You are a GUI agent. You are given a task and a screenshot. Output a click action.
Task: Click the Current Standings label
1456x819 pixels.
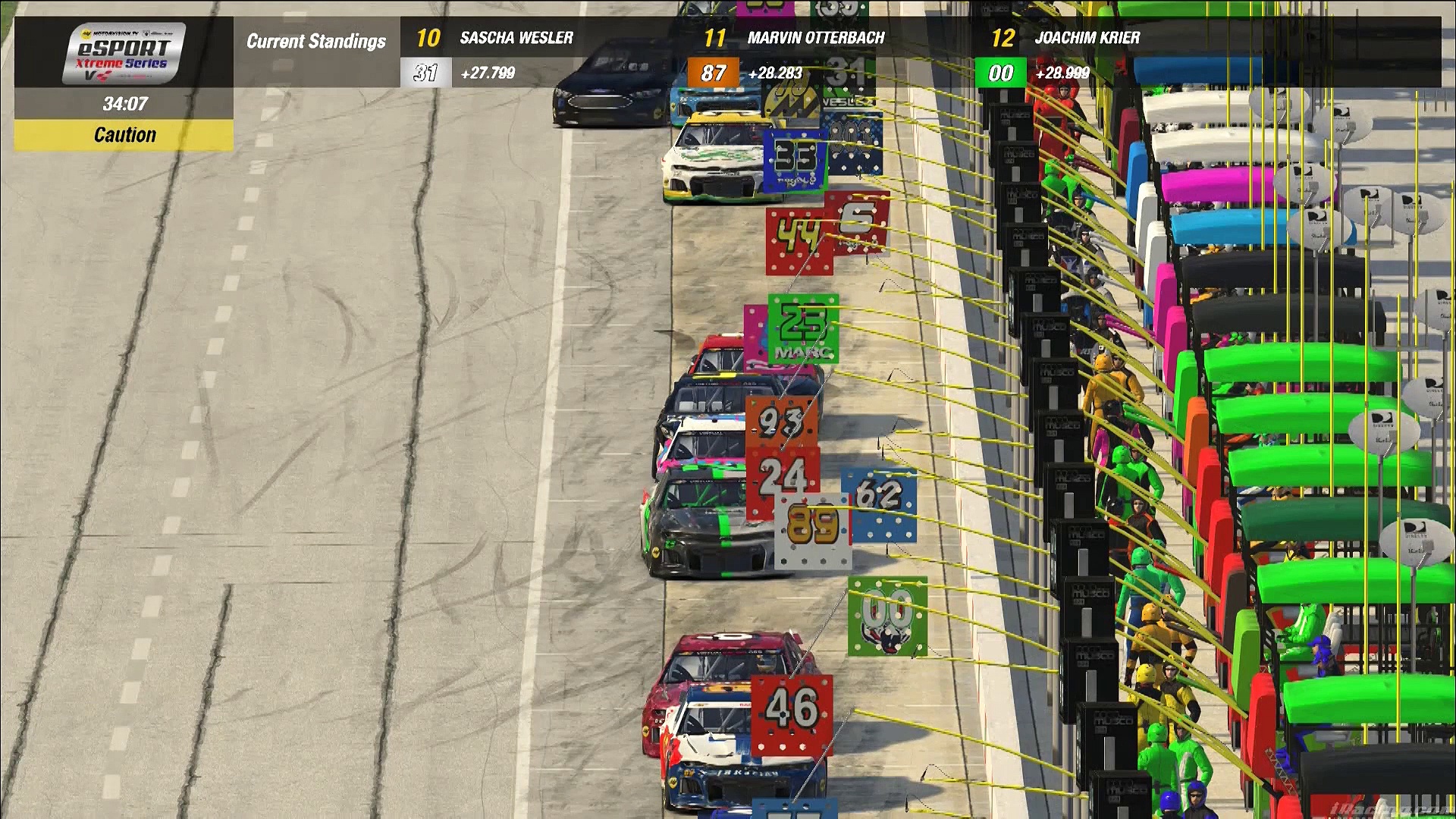(x=316, y=41)
